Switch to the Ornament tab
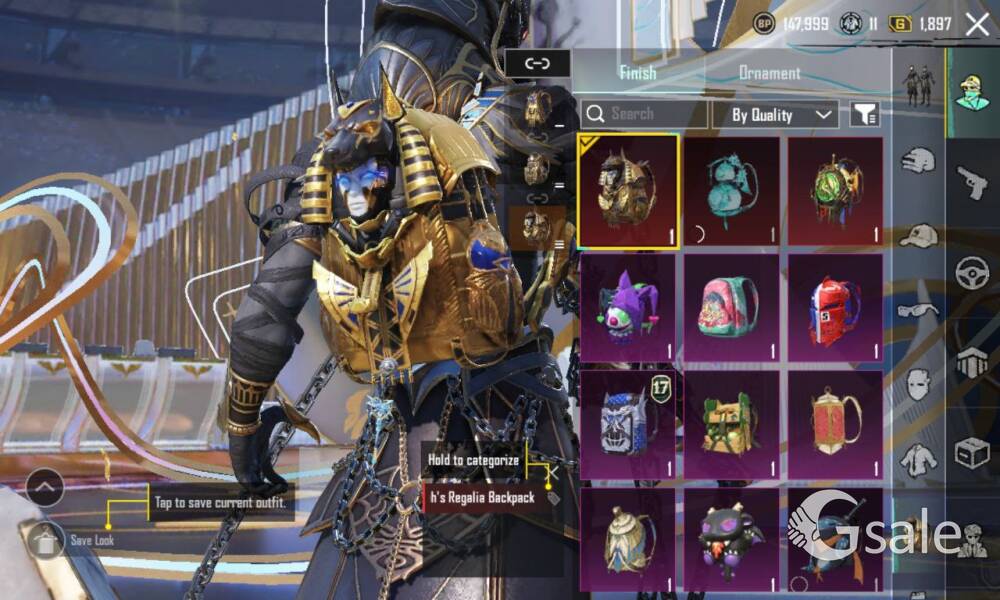The image size is (1000, 600). [x=769, y=73]
